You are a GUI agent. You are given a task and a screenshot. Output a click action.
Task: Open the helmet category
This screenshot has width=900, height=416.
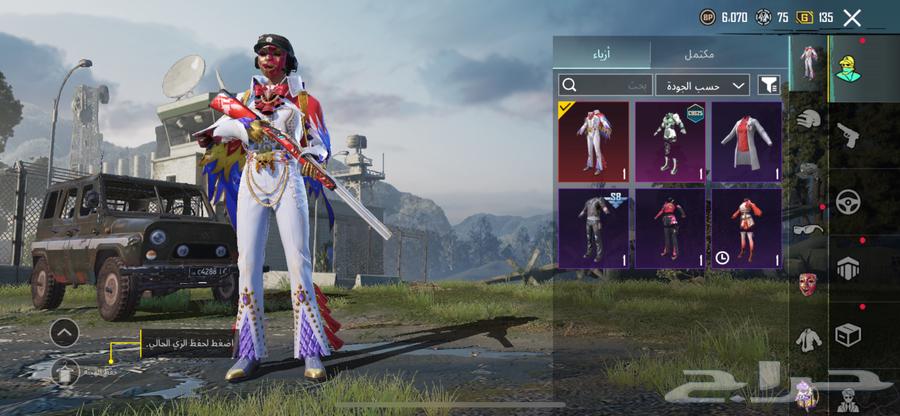click(808, 119)
